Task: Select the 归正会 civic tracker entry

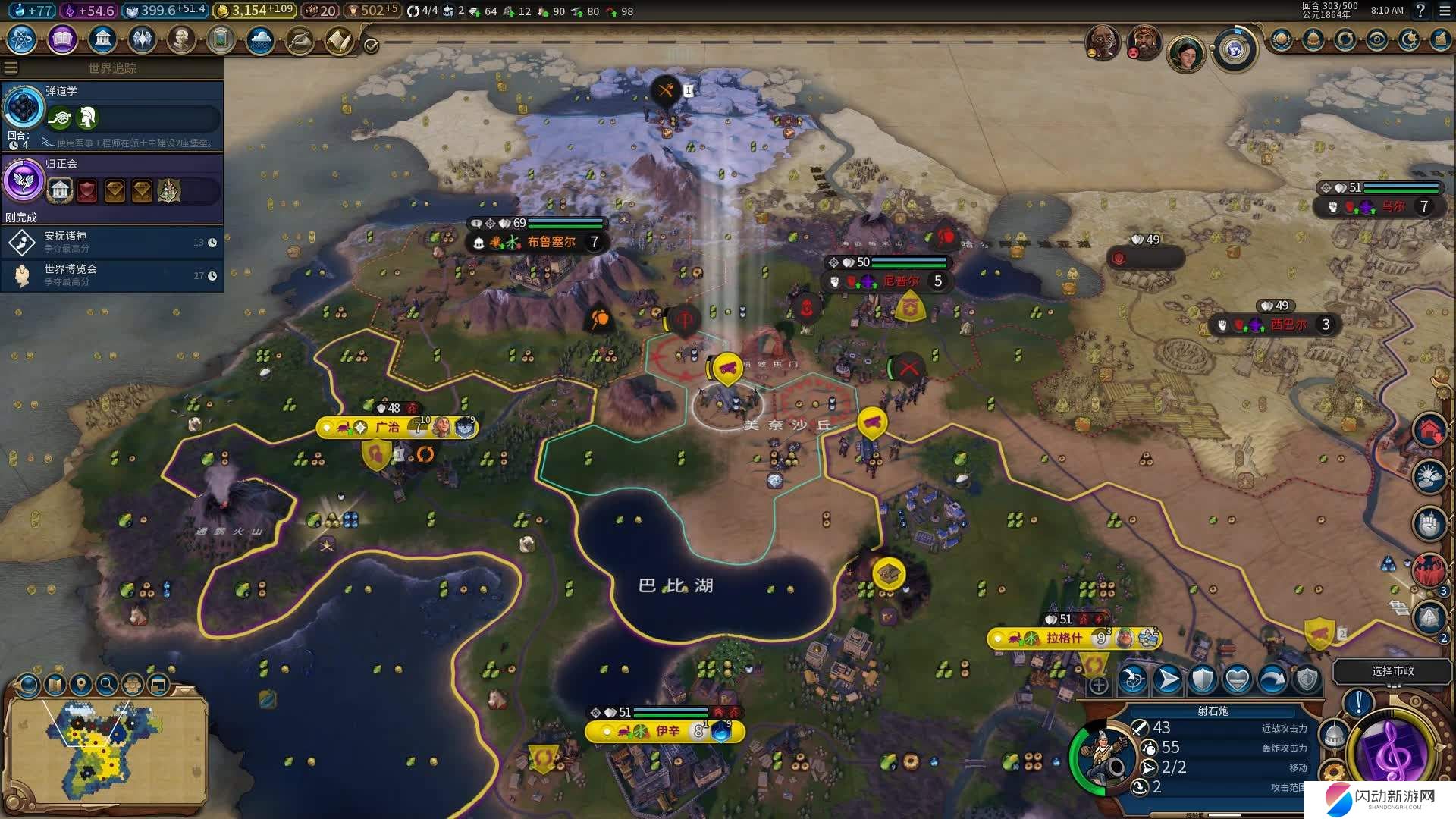Action: [x=112, y=182]
